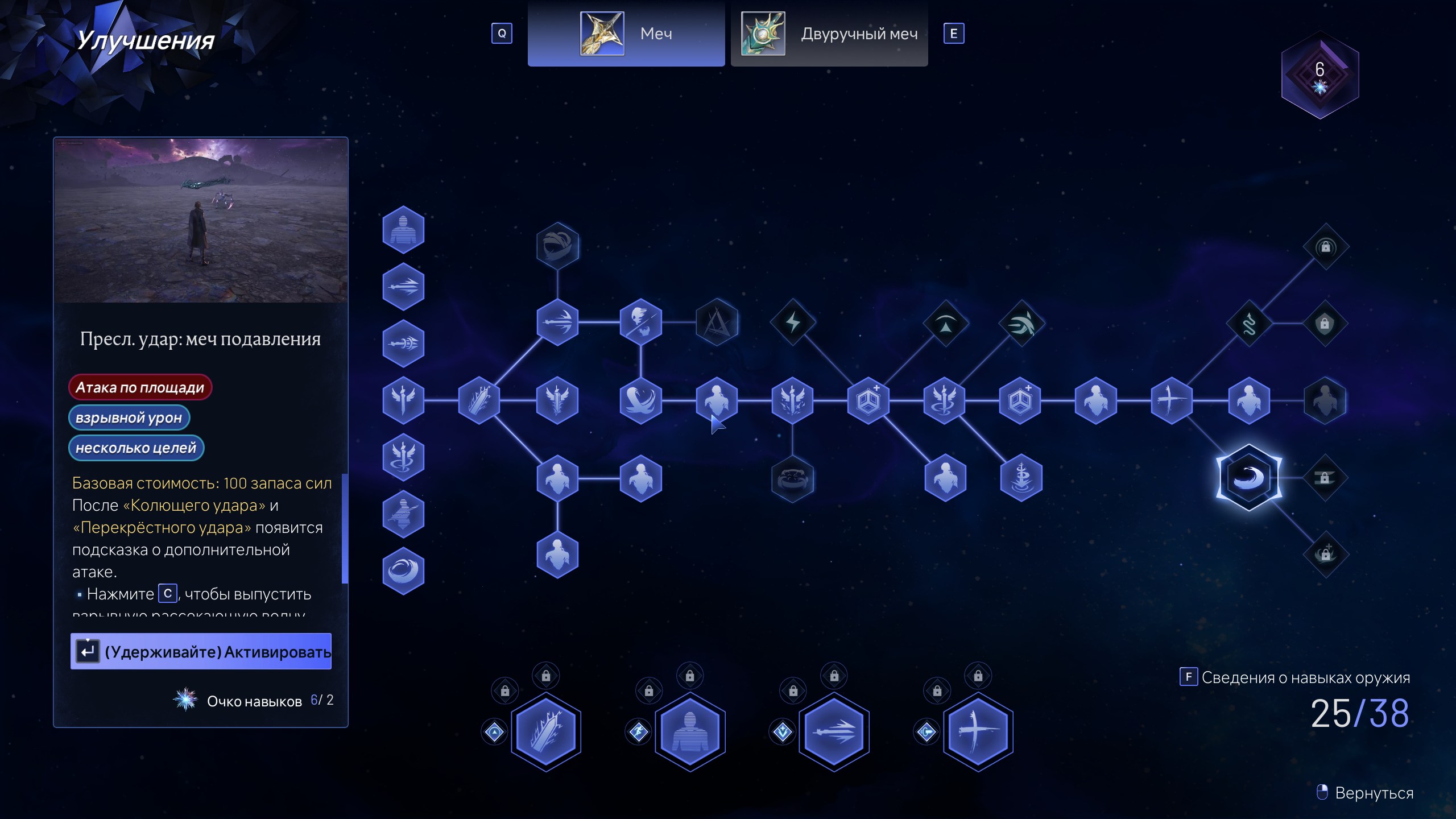Select the cross slash skill node in tree
Image resolution: width=1456 pixels, height=819 pixels.
coord(1172,400)
